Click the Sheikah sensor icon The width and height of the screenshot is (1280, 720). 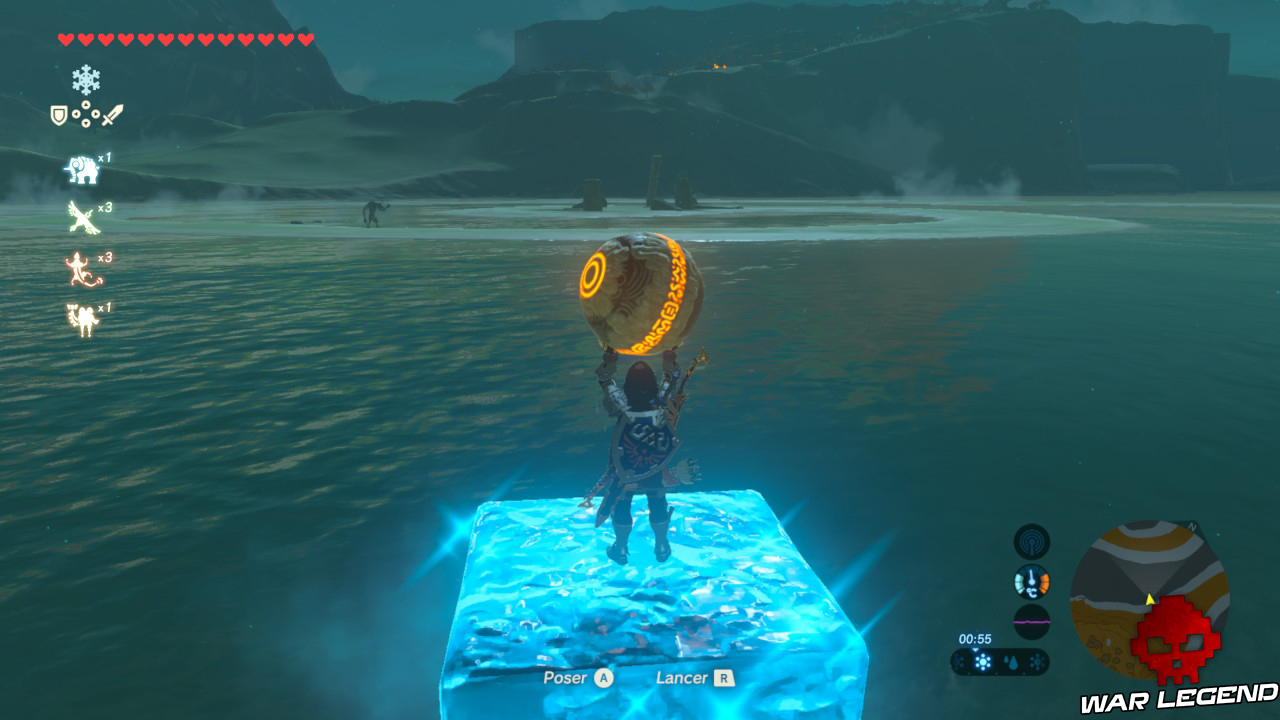click(x=1032, y=542)
